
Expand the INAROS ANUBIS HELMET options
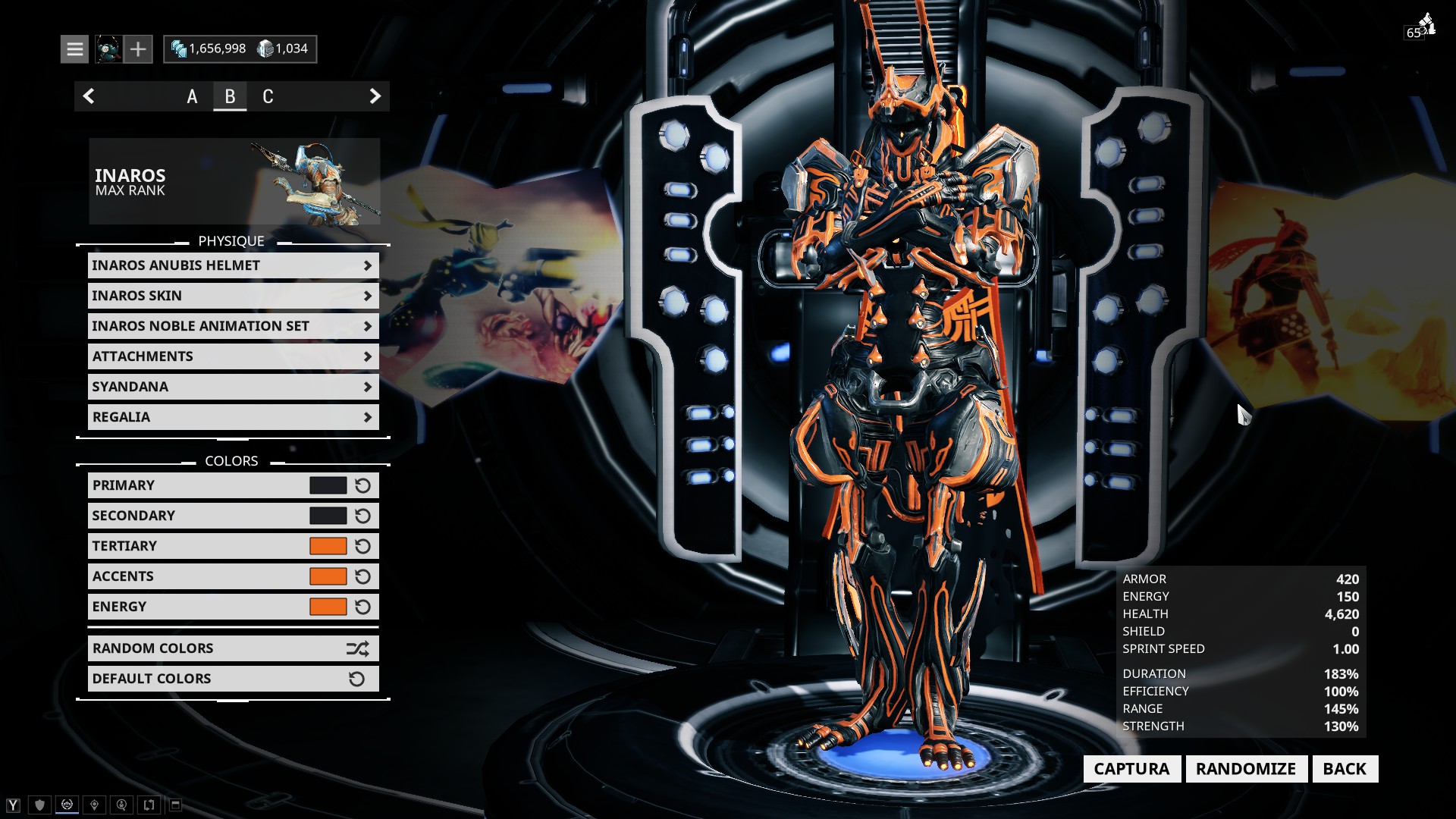[233, 265]
